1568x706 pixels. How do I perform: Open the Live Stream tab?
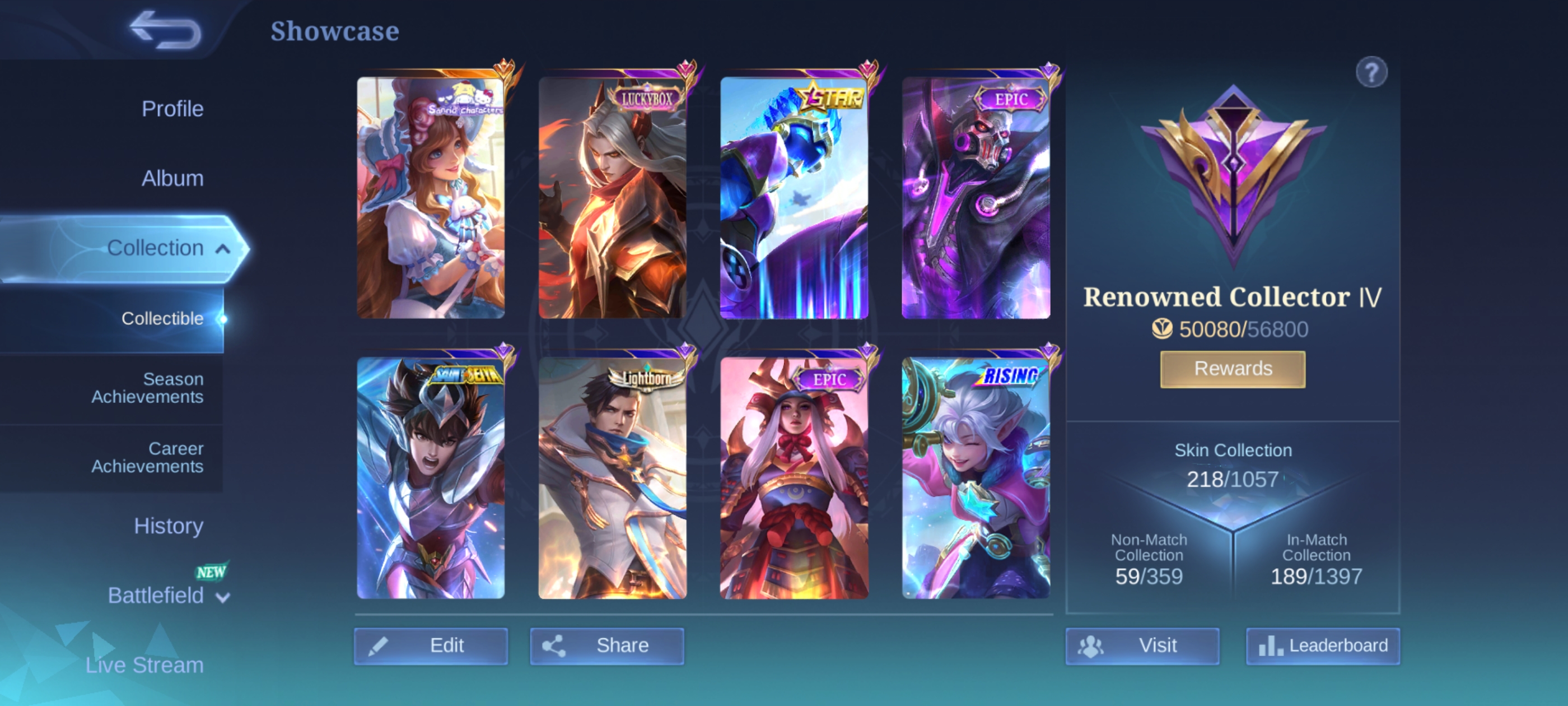pyautogui.click(x=144, y=665)
